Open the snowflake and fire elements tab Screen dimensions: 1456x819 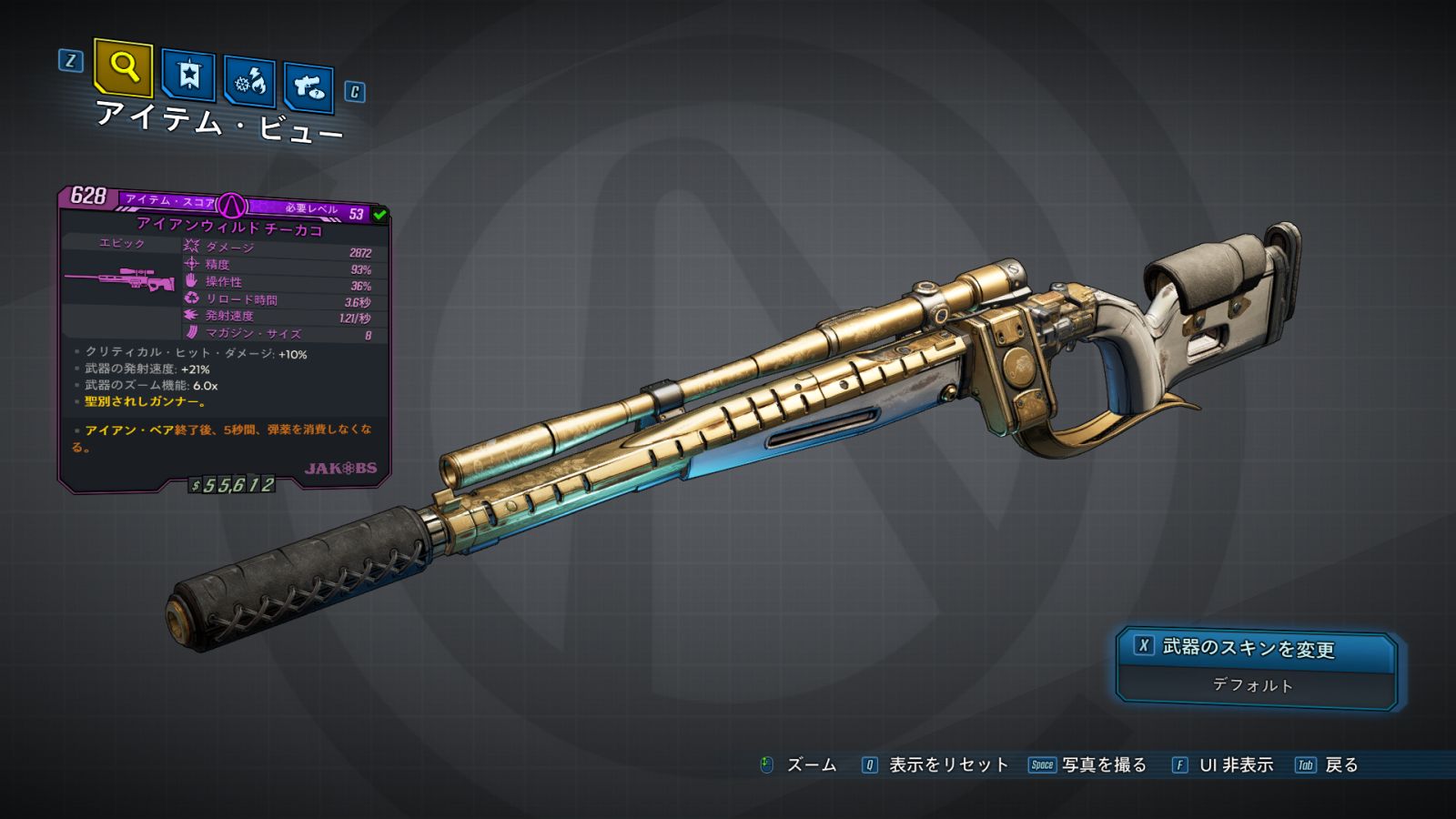(x=249, y=82)
